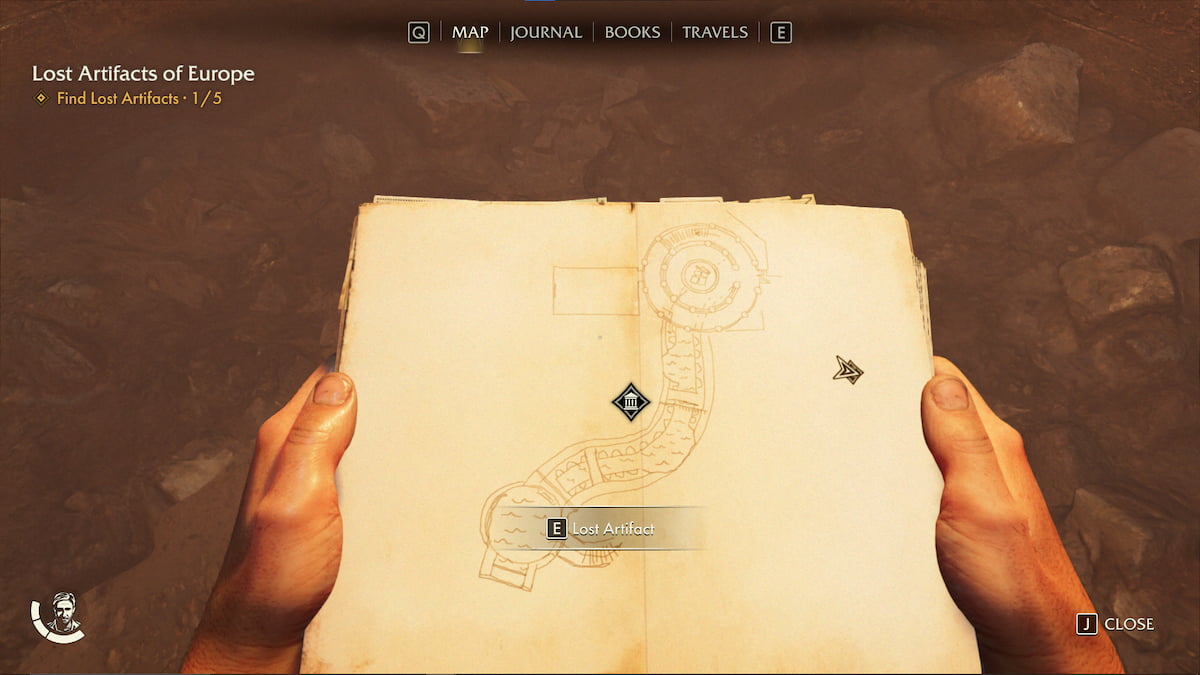1200x675 pixels.
Task: Open the Journal tab
Action: click(x=546, y=32)
